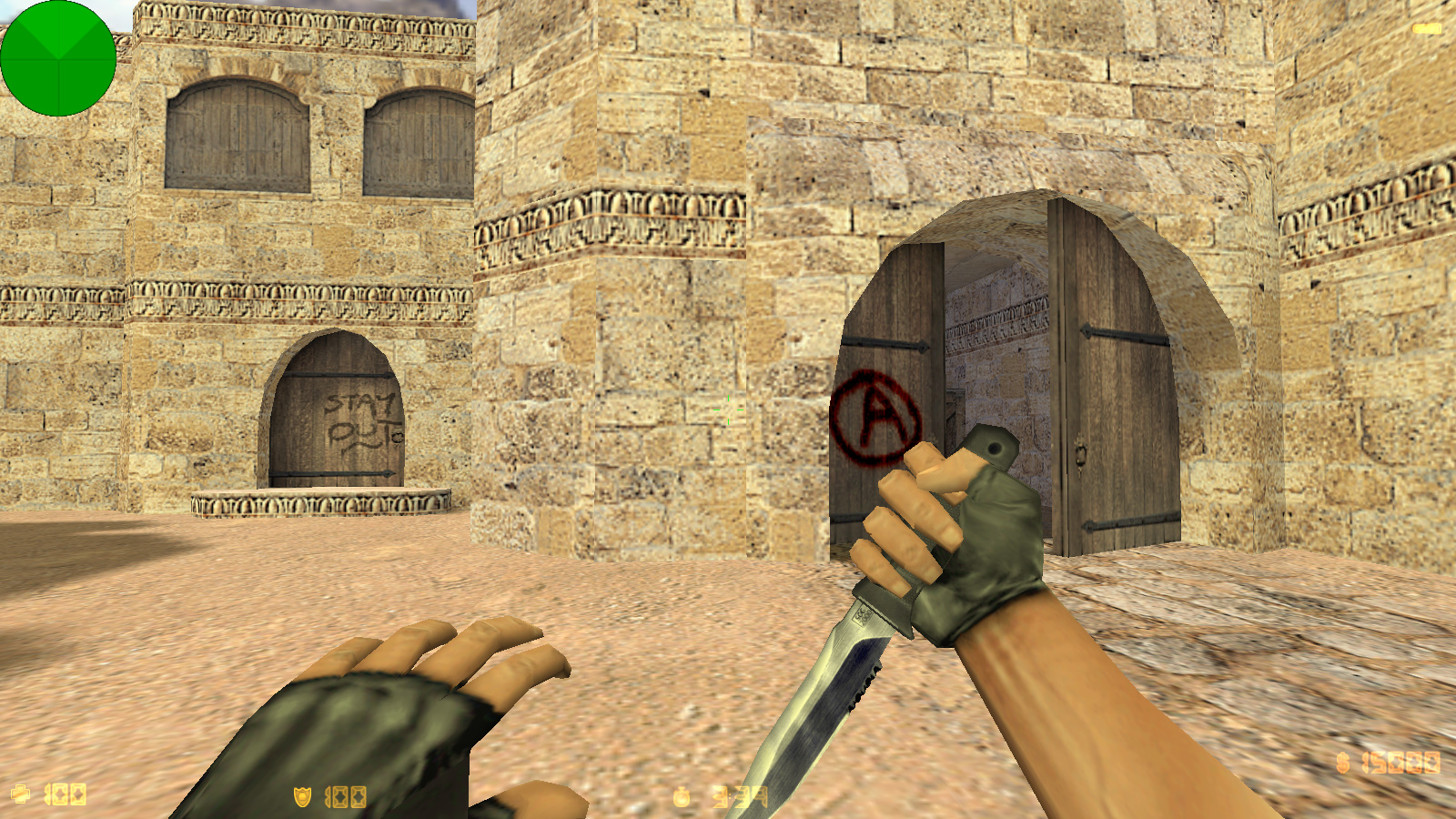1456x819 pixels.
Task: Click the armor shield icon
Action: pyautogui.click(x=300, y=795)
